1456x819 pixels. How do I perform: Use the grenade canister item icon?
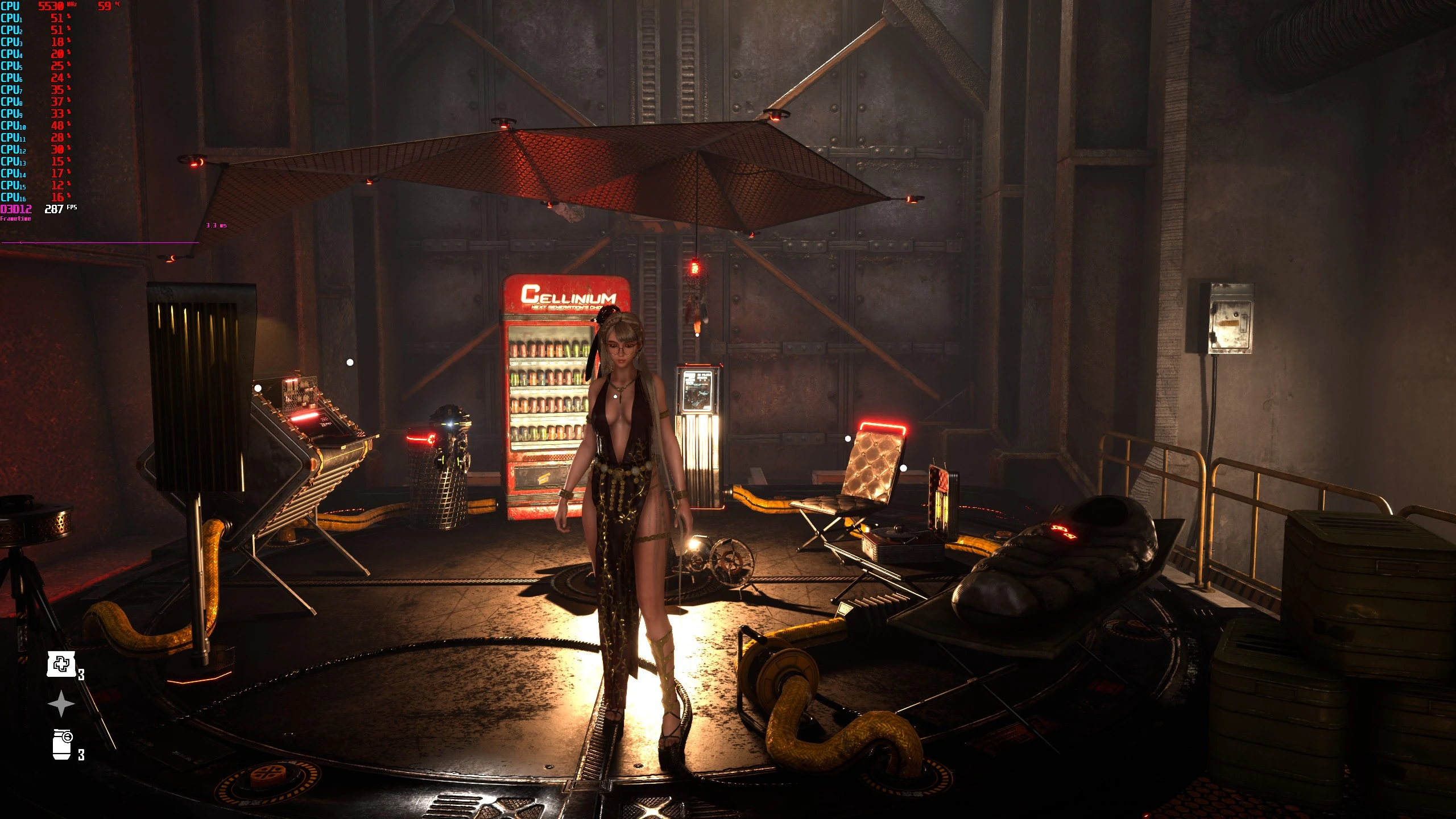tap(62, 744)
